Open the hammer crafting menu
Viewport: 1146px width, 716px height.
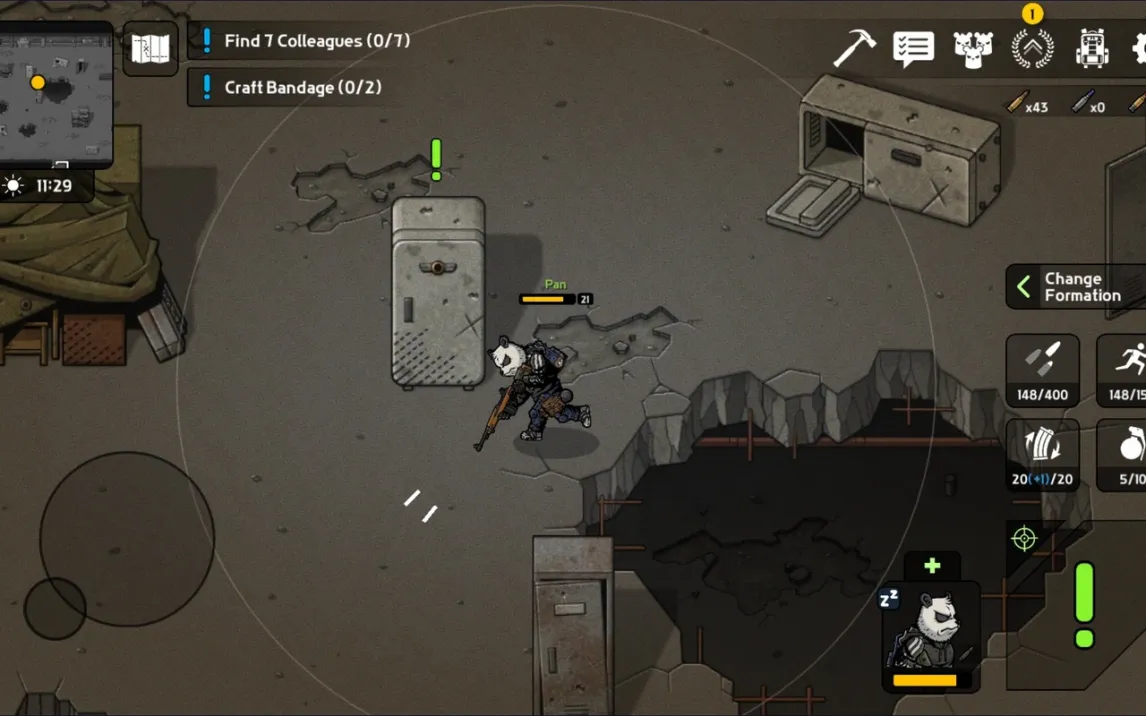854,48
